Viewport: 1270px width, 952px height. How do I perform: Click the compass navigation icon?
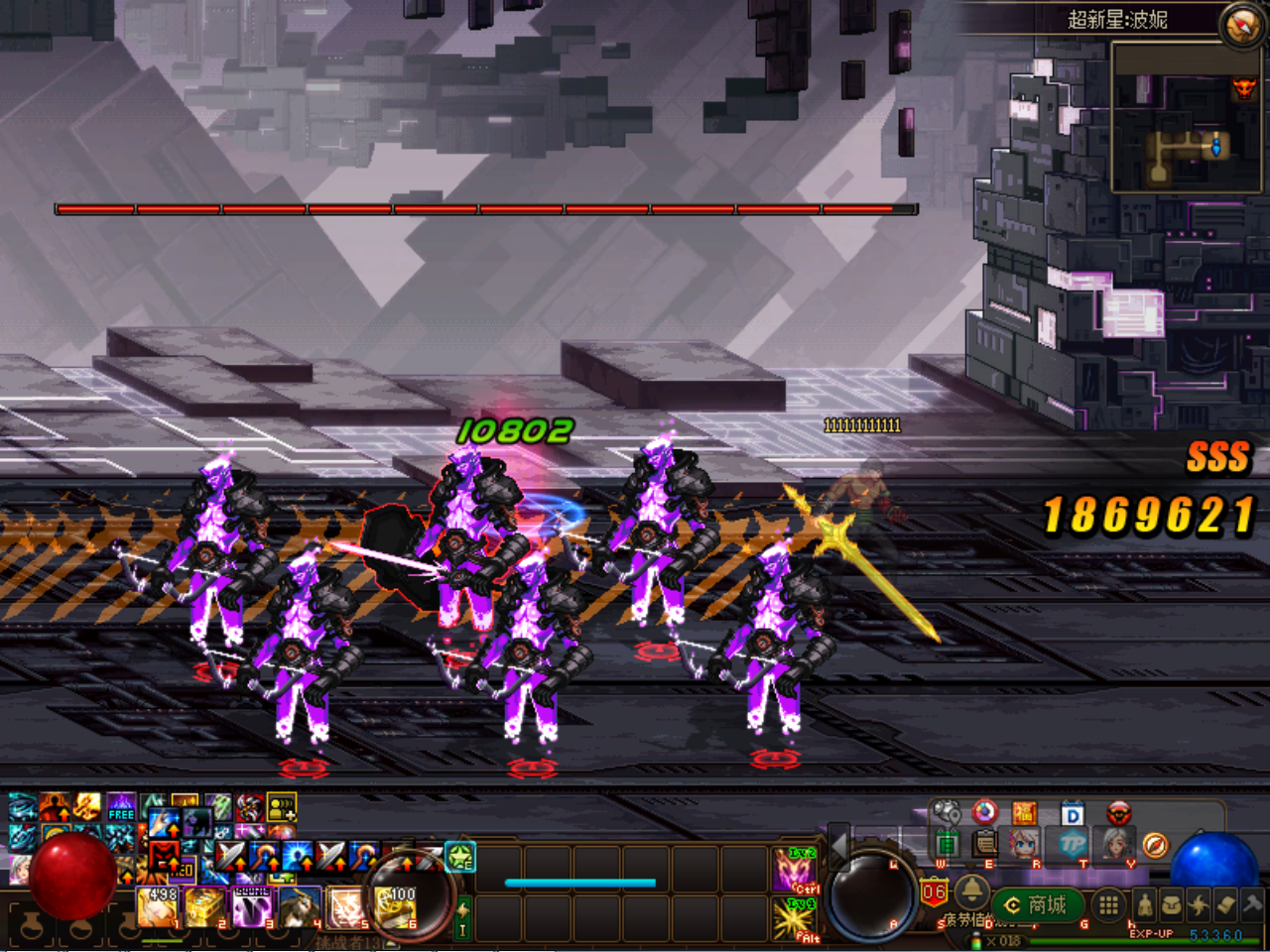pos(1155,845)
